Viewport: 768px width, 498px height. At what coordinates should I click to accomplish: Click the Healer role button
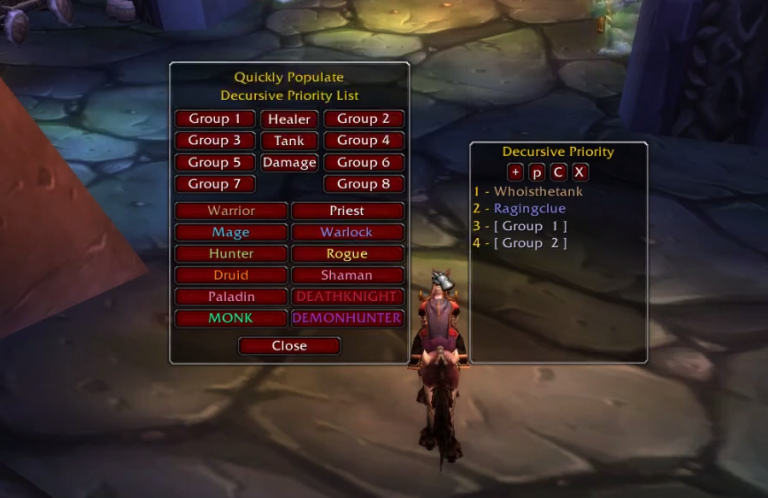click(x=289, y=119)
